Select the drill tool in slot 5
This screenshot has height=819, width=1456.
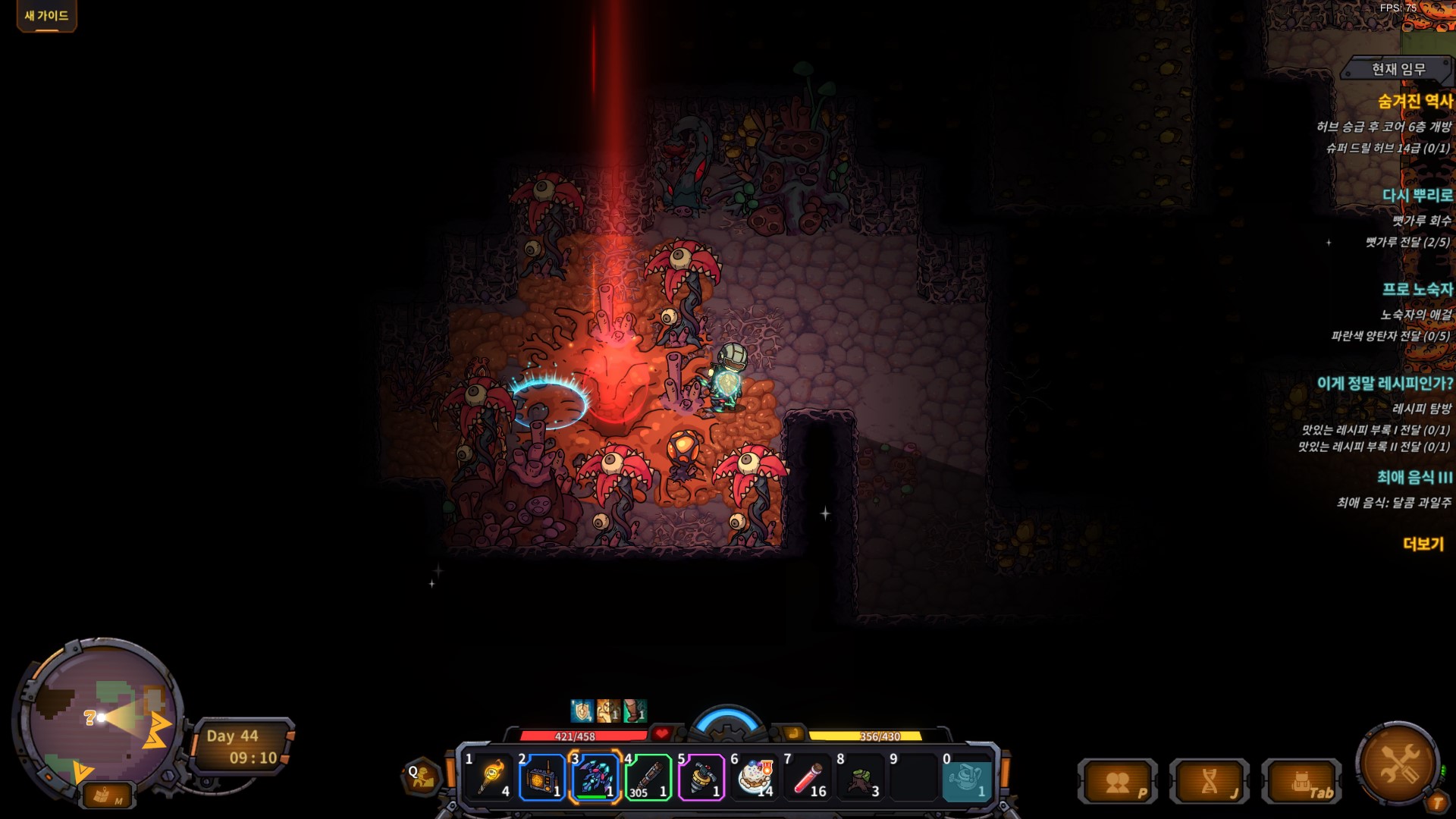(x=701, y=777)
